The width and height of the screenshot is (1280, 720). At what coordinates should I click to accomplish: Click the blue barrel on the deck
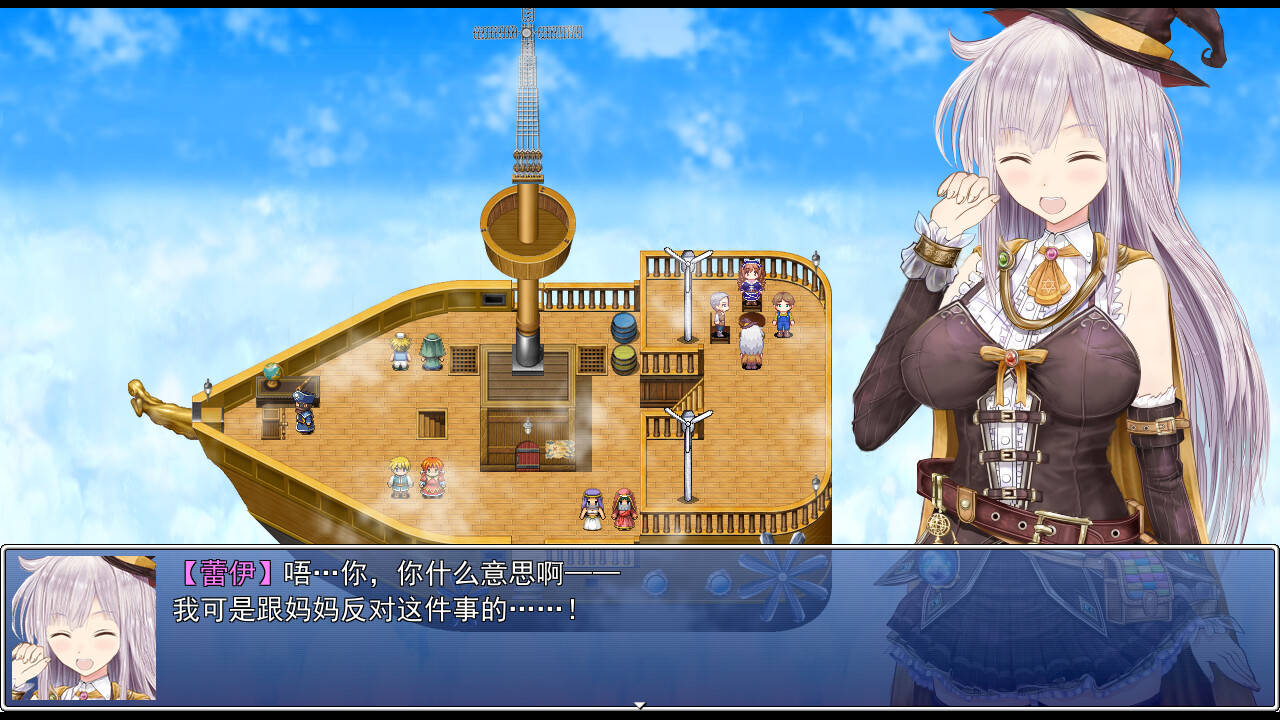[x=623, y=327]
